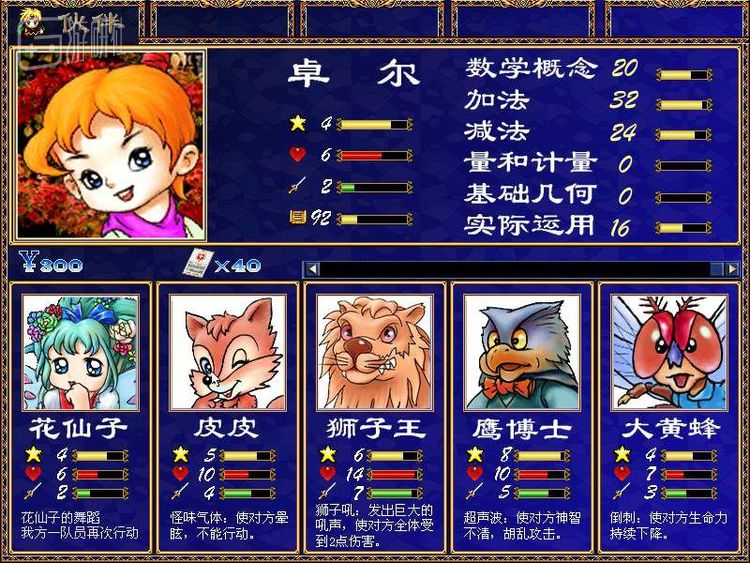Click 卓尔's orange-haired character portrait
This screenshot has height=563, width=750.
[x=110, y=145]
